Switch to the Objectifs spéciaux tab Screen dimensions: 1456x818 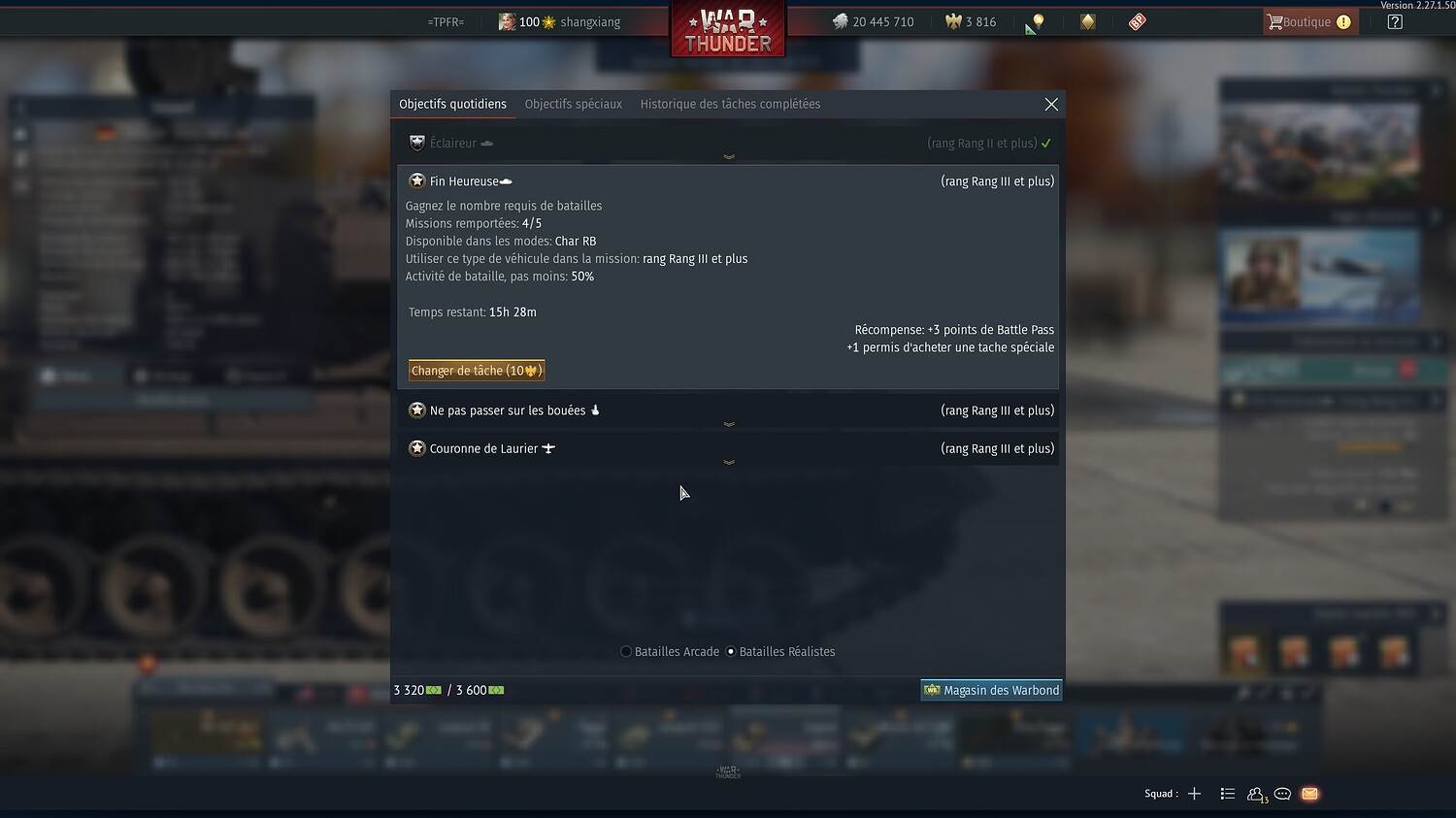(x=574, y=104)
